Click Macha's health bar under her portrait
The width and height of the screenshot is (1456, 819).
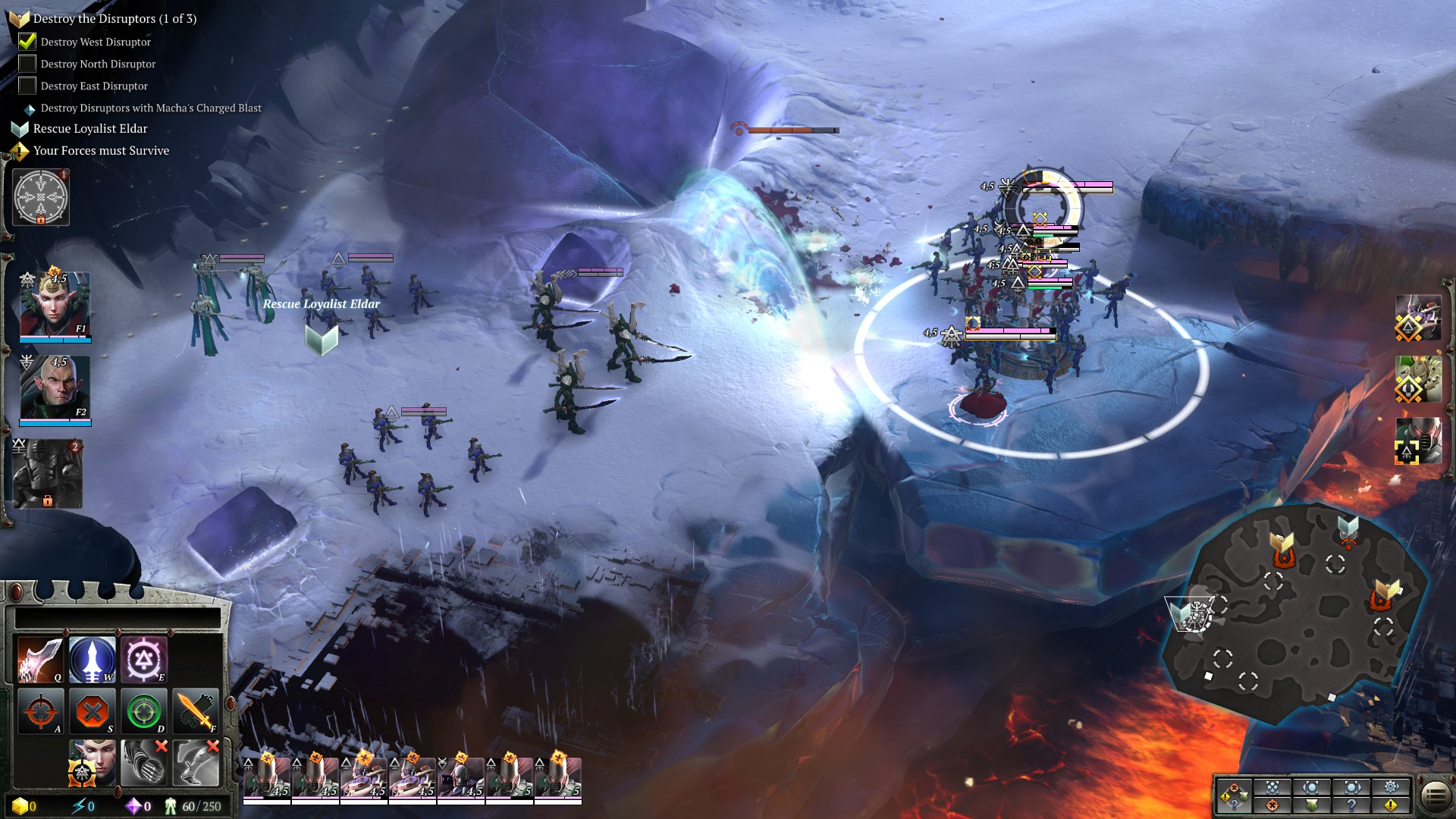(x=53, y=340)
